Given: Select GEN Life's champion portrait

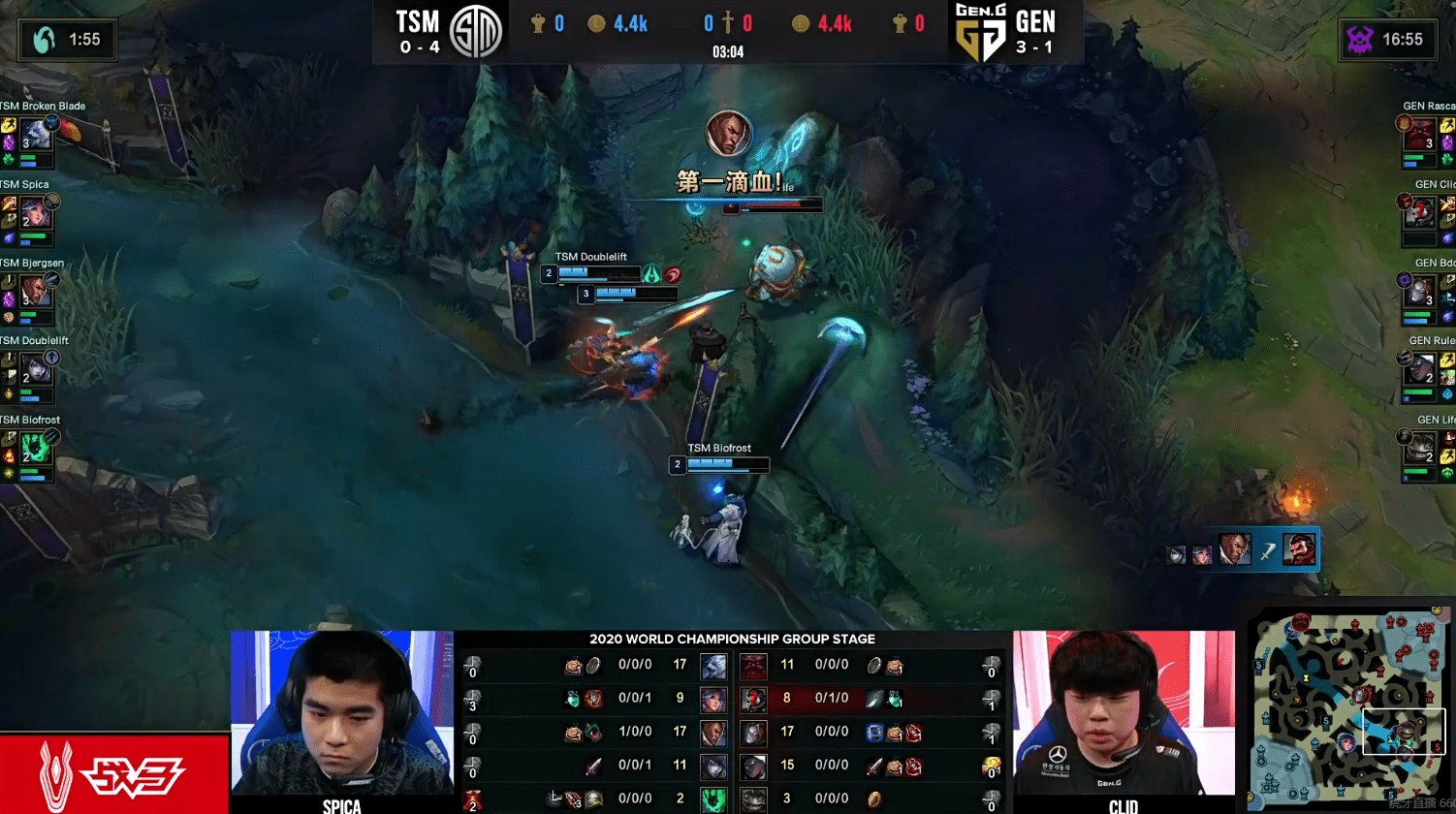Looking at the screenshot, I should click(x=1421, y=448).
